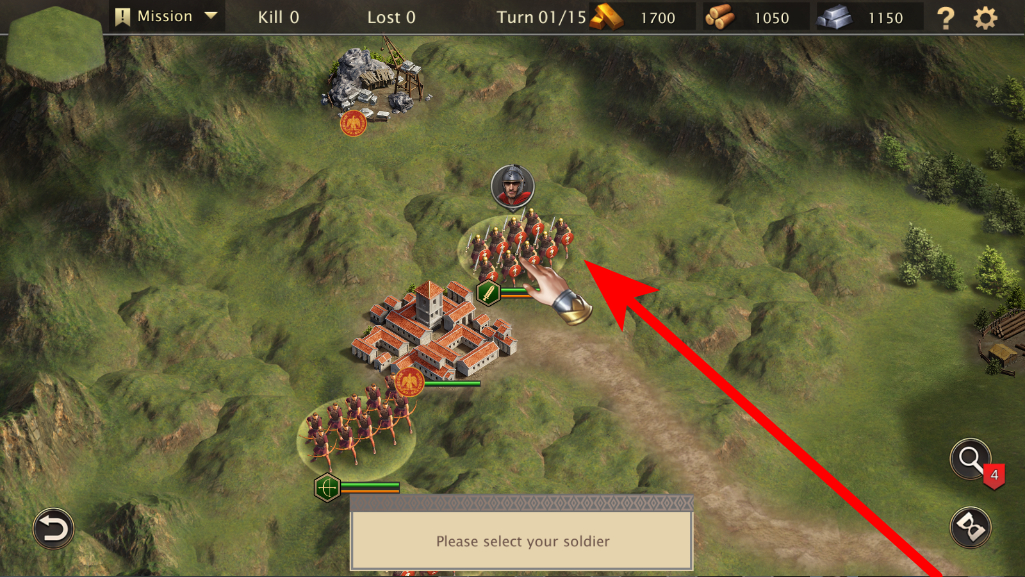Click the undo arrow button
This screenshot has height=577, width=1025.
(x=53, y=528)
